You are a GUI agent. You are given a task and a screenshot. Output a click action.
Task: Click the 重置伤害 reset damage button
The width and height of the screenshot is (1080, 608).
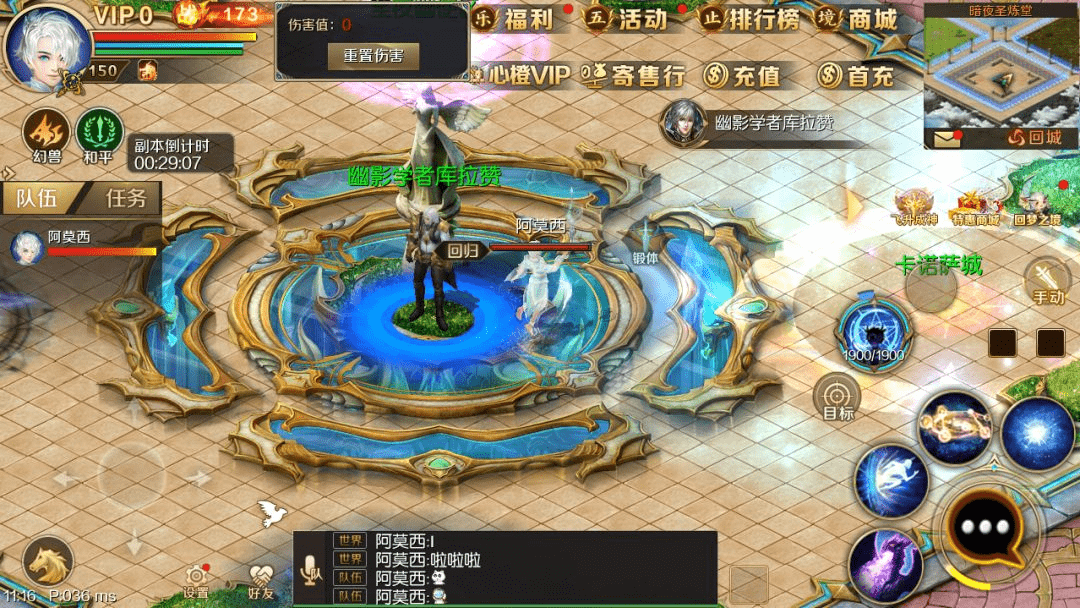(373, 56)
